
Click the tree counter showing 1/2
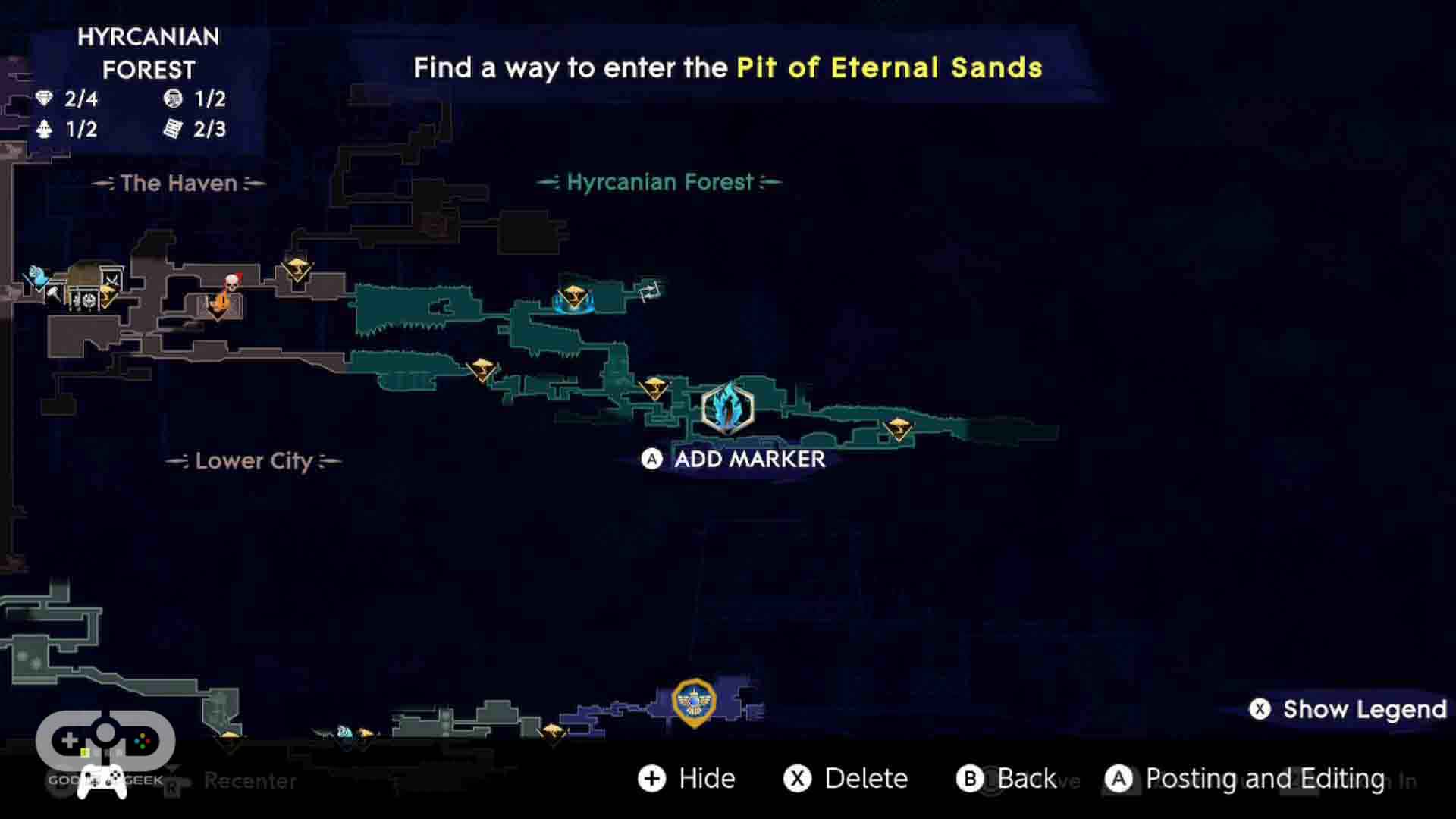click(x=64, y=130)
